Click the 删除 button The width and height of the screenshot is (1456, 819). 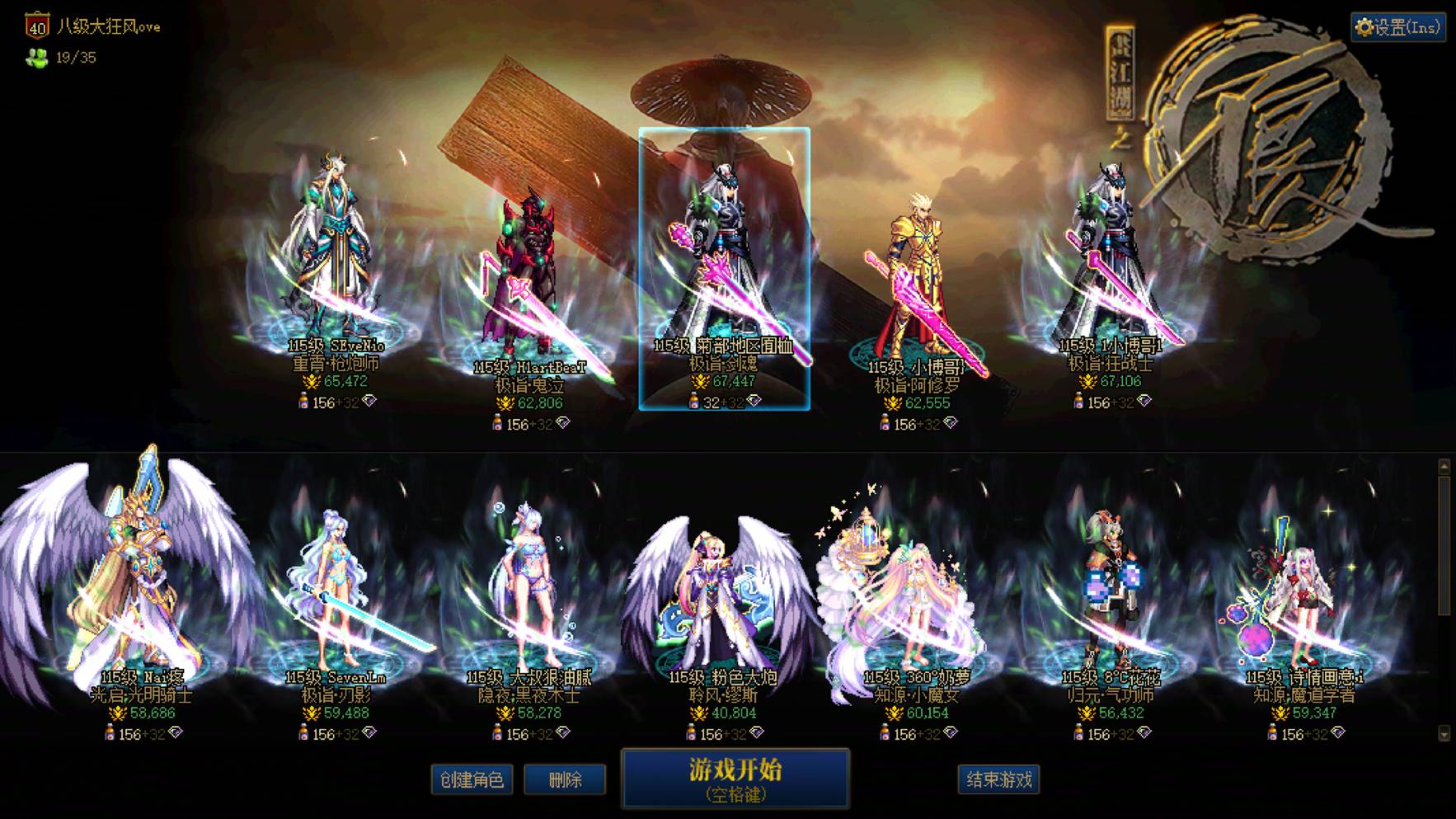pos(566,779)
